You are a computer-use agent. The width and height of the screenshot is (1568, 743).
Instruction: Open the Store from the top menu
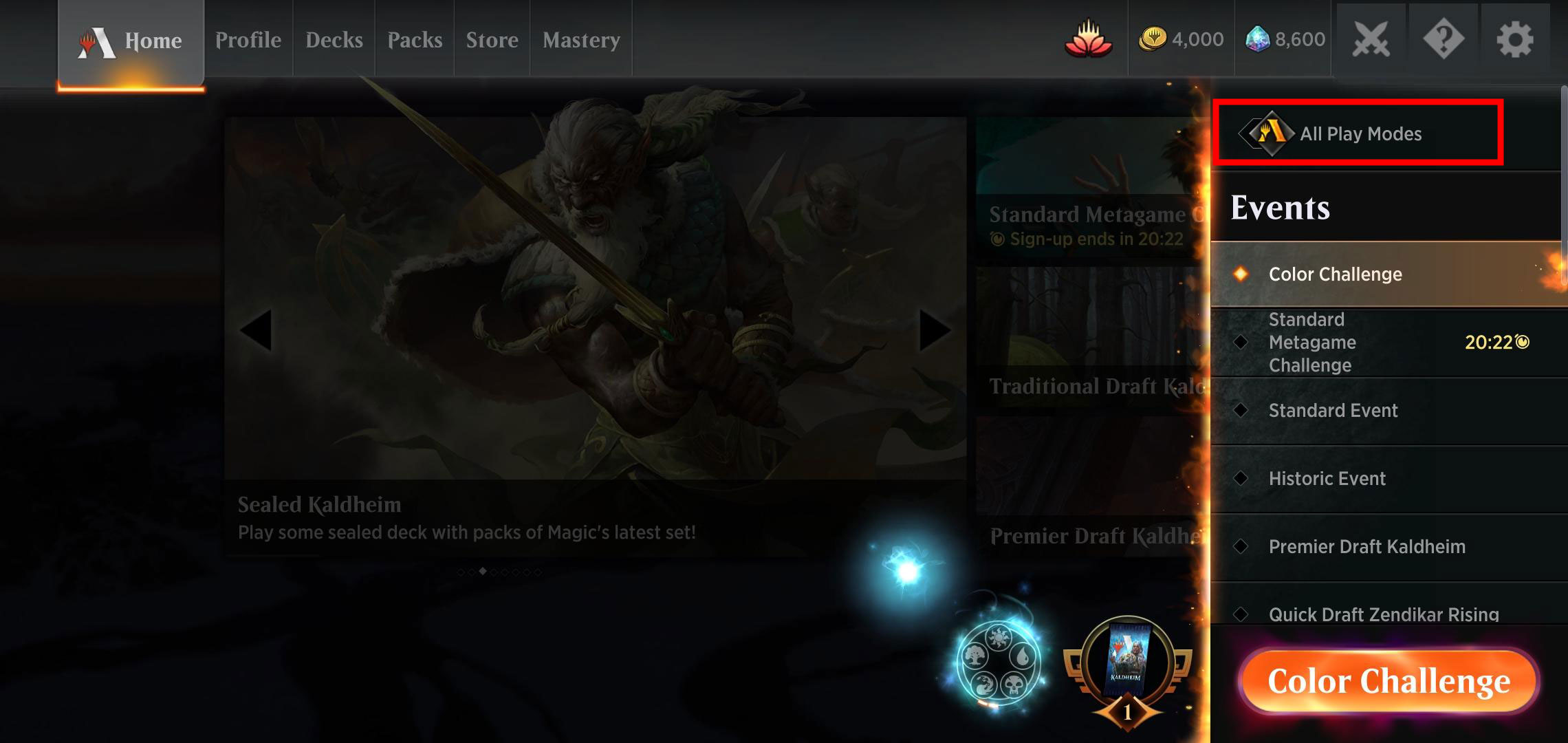point(492,39)
